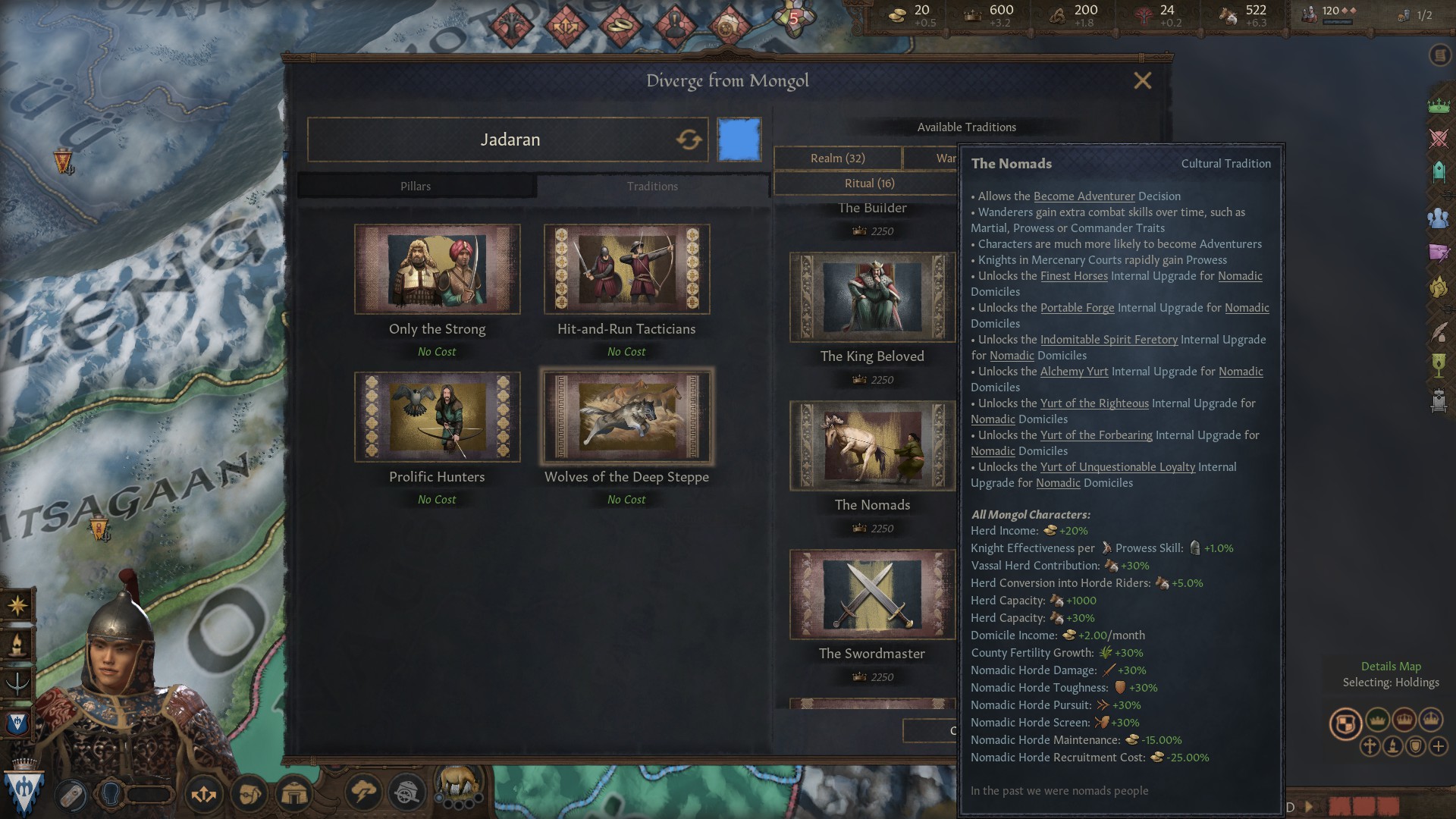Viewport: 1456px width, 819px height.
Task: Choose Wolves of the Deep Steppe tradition
Action: [626, 417]
